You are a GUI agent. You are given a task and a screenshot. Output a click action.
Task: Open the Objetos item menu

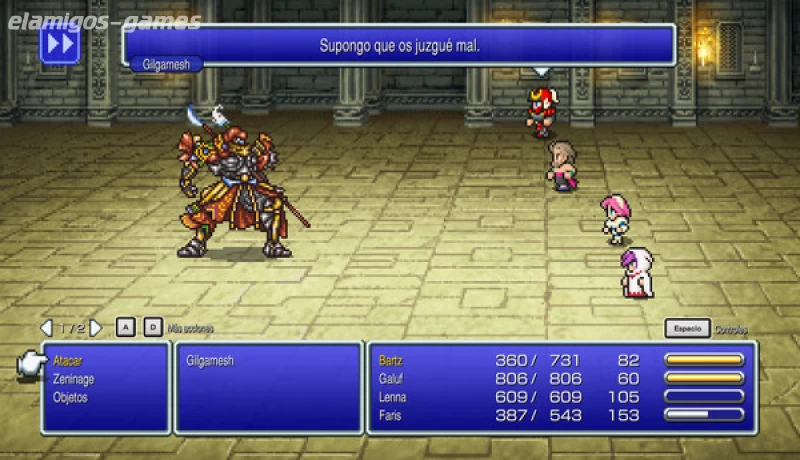(x=71, y=397)
